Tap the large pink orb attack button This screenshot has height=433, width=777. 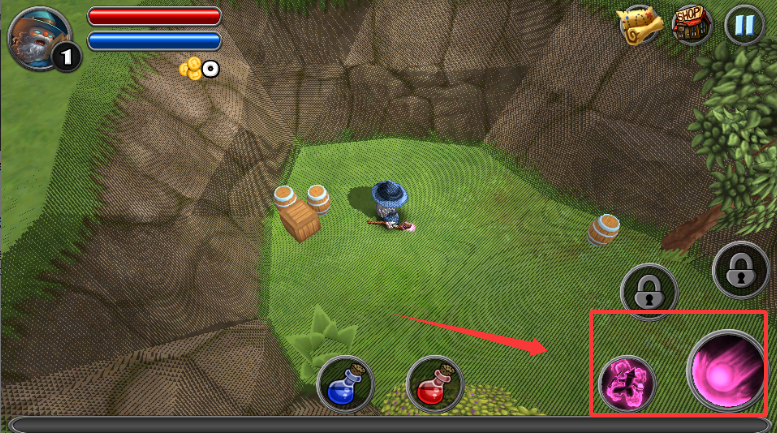point(725,372)
